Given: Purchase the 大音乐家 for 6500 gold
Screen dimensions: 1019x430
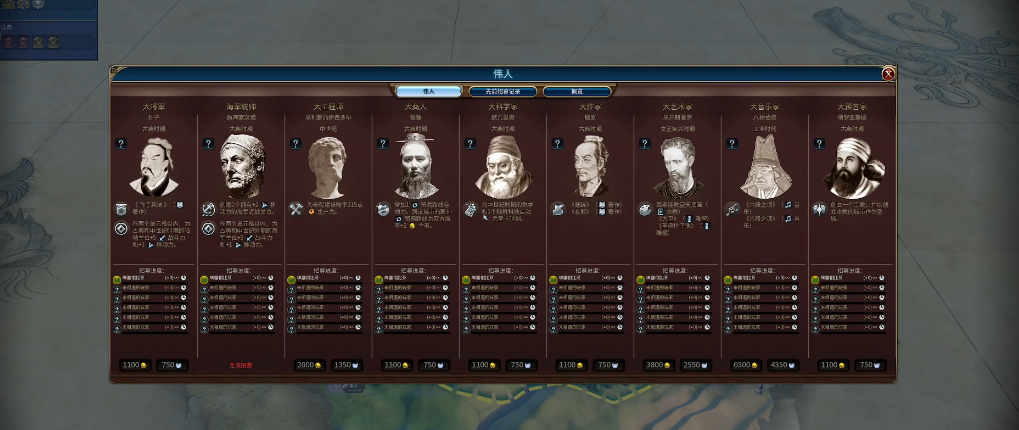Looking at the screenshot, I should tap(745, 365).
